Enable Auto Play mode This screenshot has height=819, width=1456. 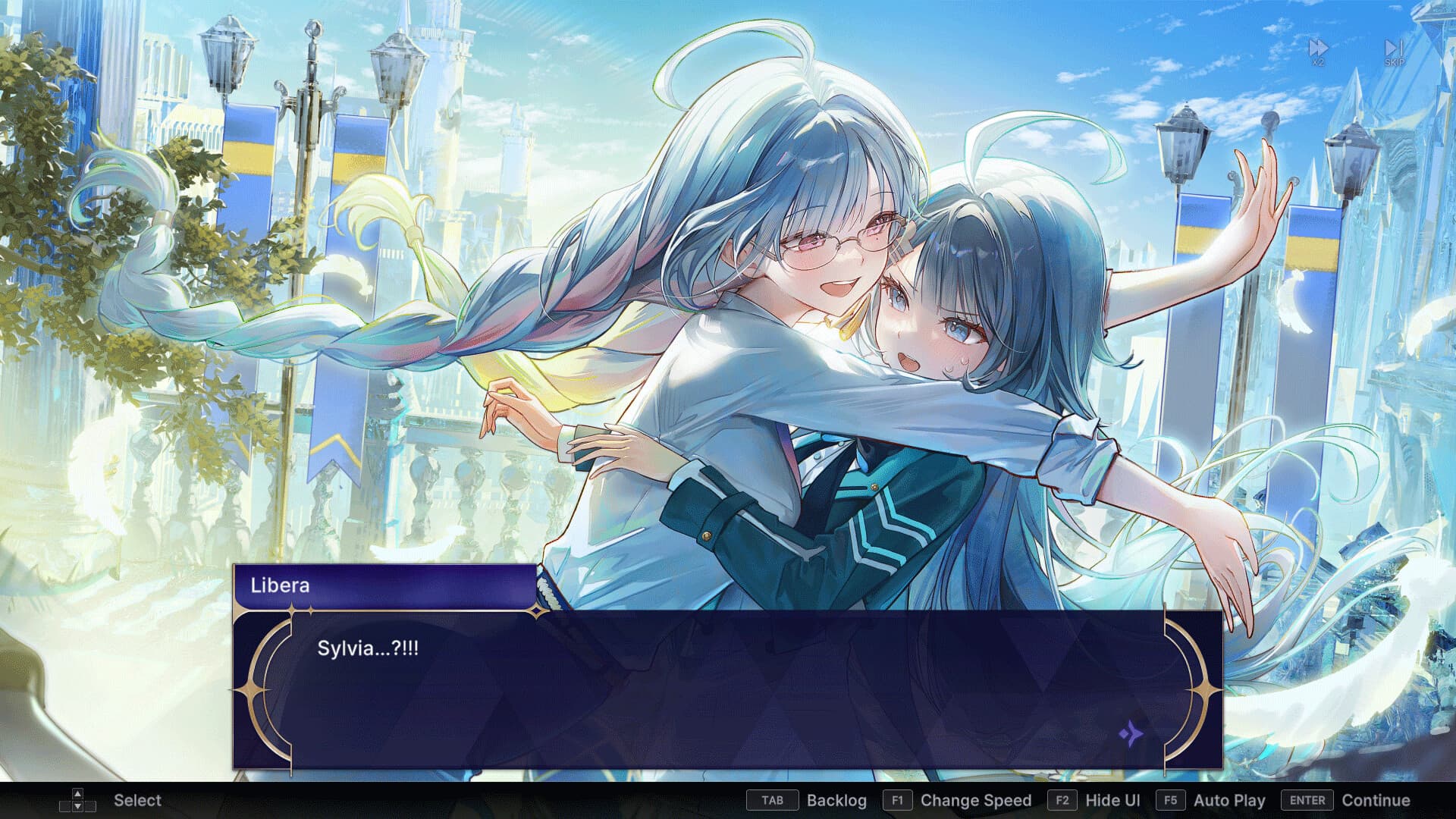point(1228,800)
